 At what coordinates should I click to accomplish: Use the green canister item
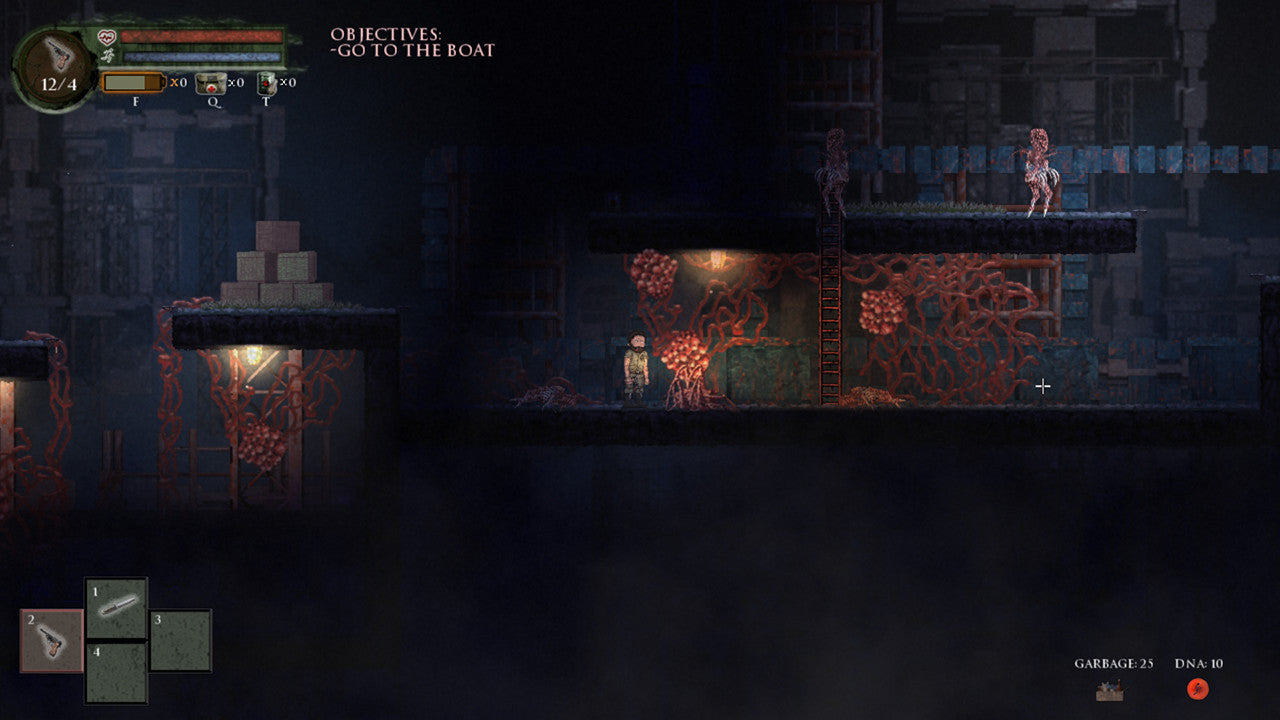point(266,83)
